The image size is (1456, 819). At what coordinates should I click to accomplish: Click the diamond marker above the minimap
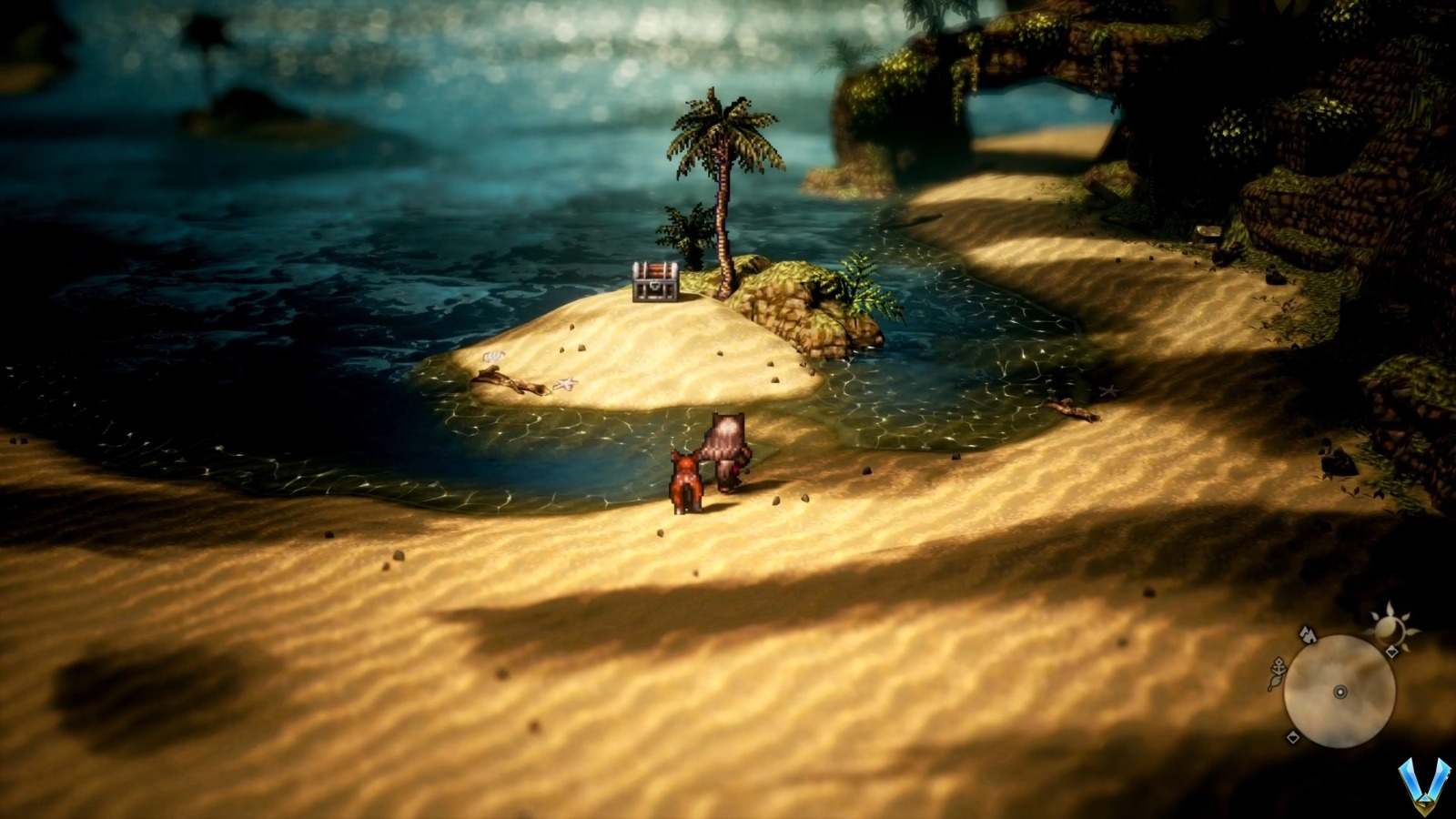1391,650
